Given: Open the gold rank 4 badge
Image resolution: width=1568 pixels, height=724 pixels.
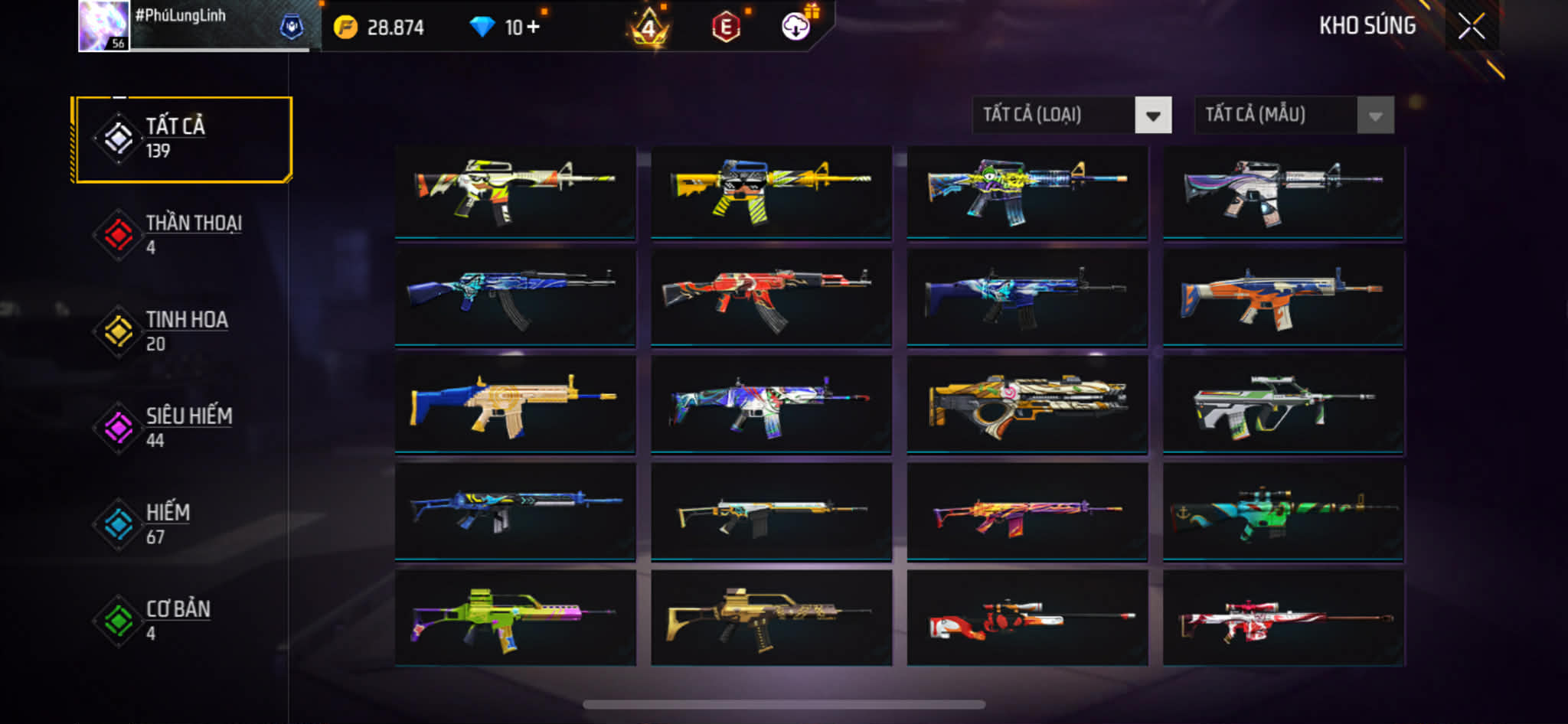Looking at the screenshot, I should pyautogui.click(x=648, y=29).
